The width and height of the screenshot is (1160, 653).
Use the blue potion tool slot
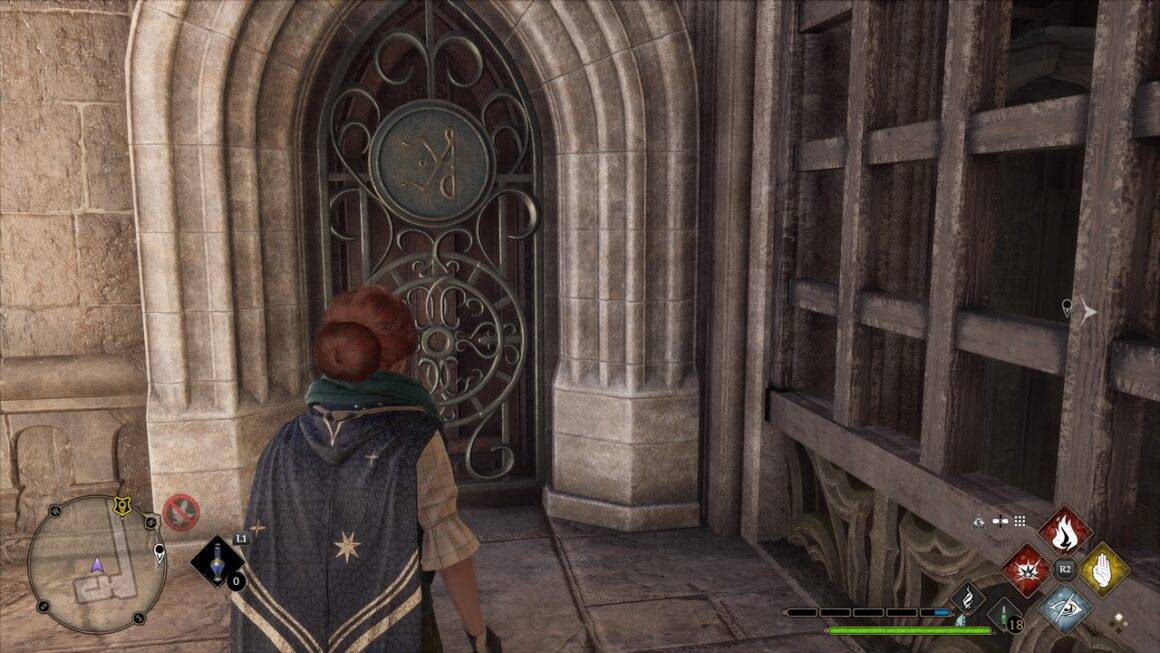tap(217, 562)
